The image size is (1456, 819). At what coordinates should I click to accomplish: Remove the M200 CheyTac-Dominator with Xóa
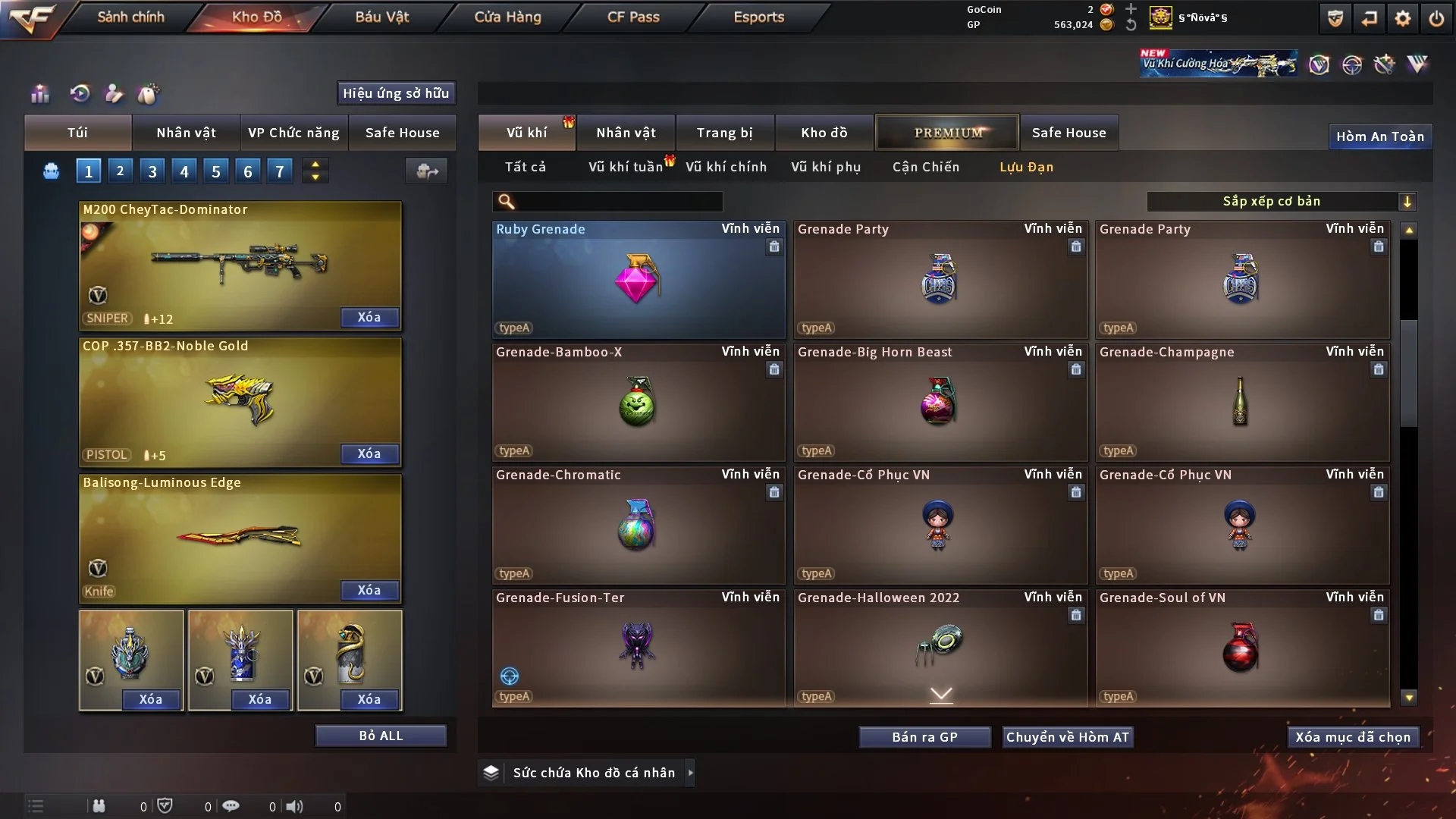click(x=369, y=318)
